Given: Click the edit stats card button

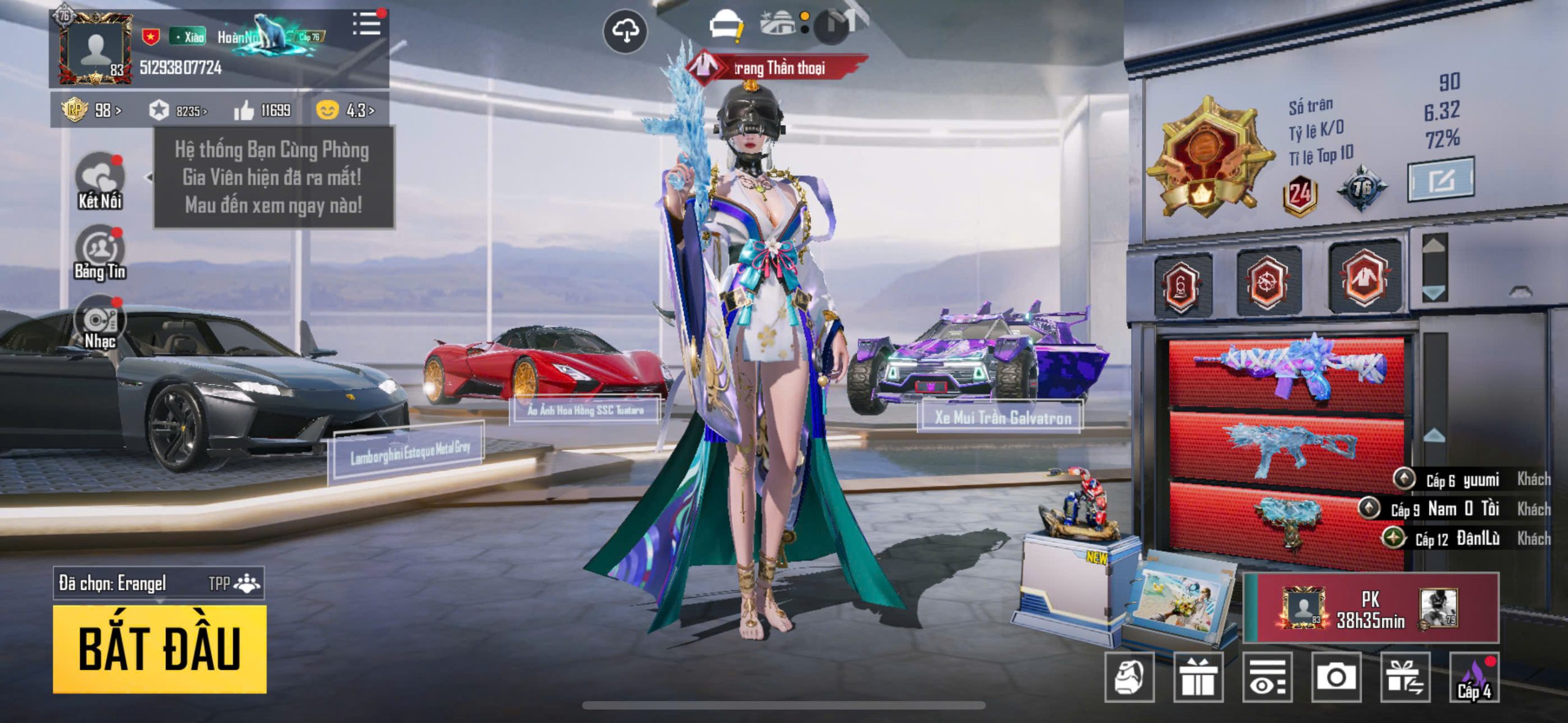Looking at the screenshot, I should tap(1441, 180).
